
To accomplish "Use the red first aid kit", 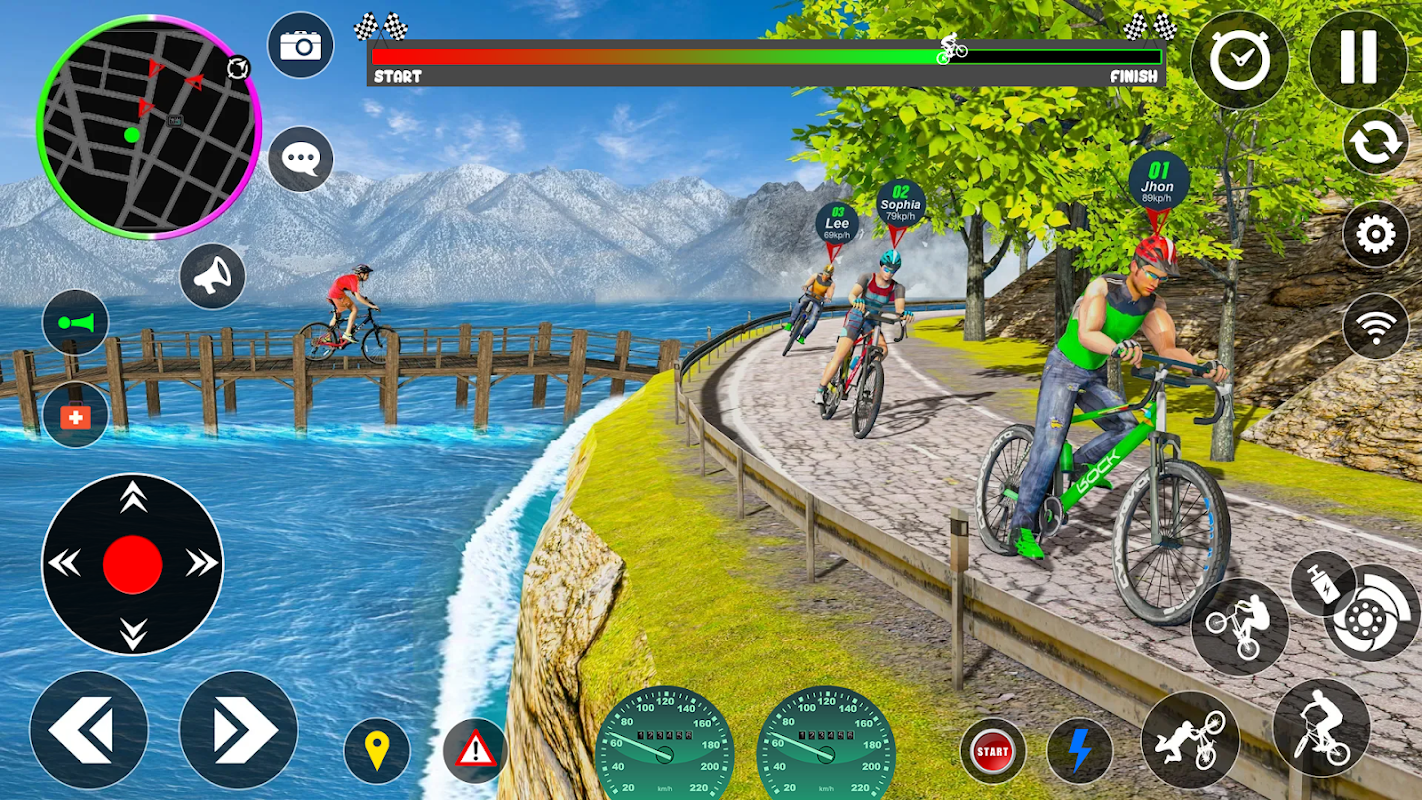I will click(x=75, y=416).
